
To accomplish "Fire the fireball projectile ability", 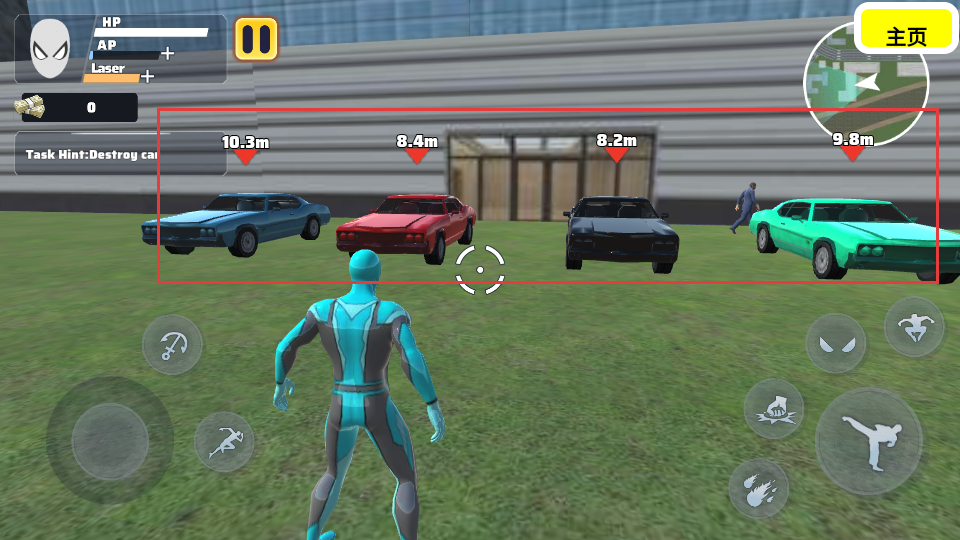I will click(x=758, y=488).
